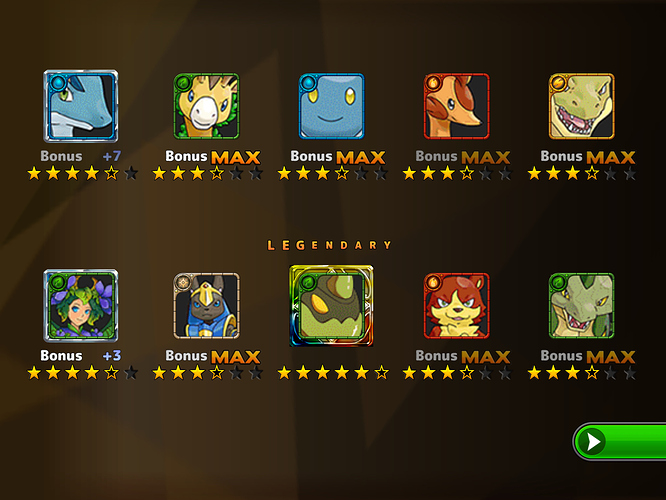Viewport: 666px width, 500px height.
Task: Select the red-framed giraffe monster card
Action: (456, 106)
